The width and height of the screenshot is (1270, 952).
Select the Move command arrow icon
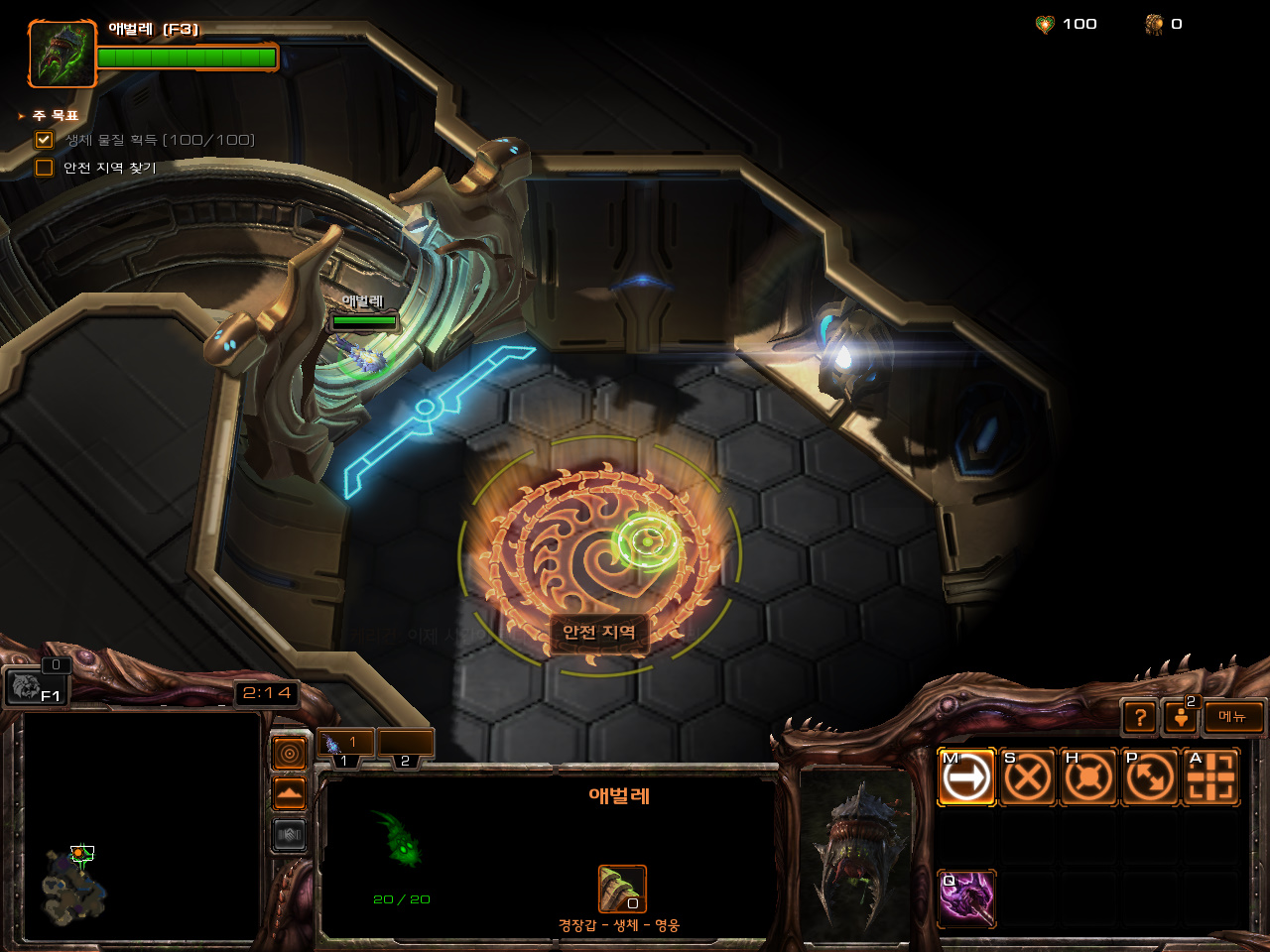[966, 777]
